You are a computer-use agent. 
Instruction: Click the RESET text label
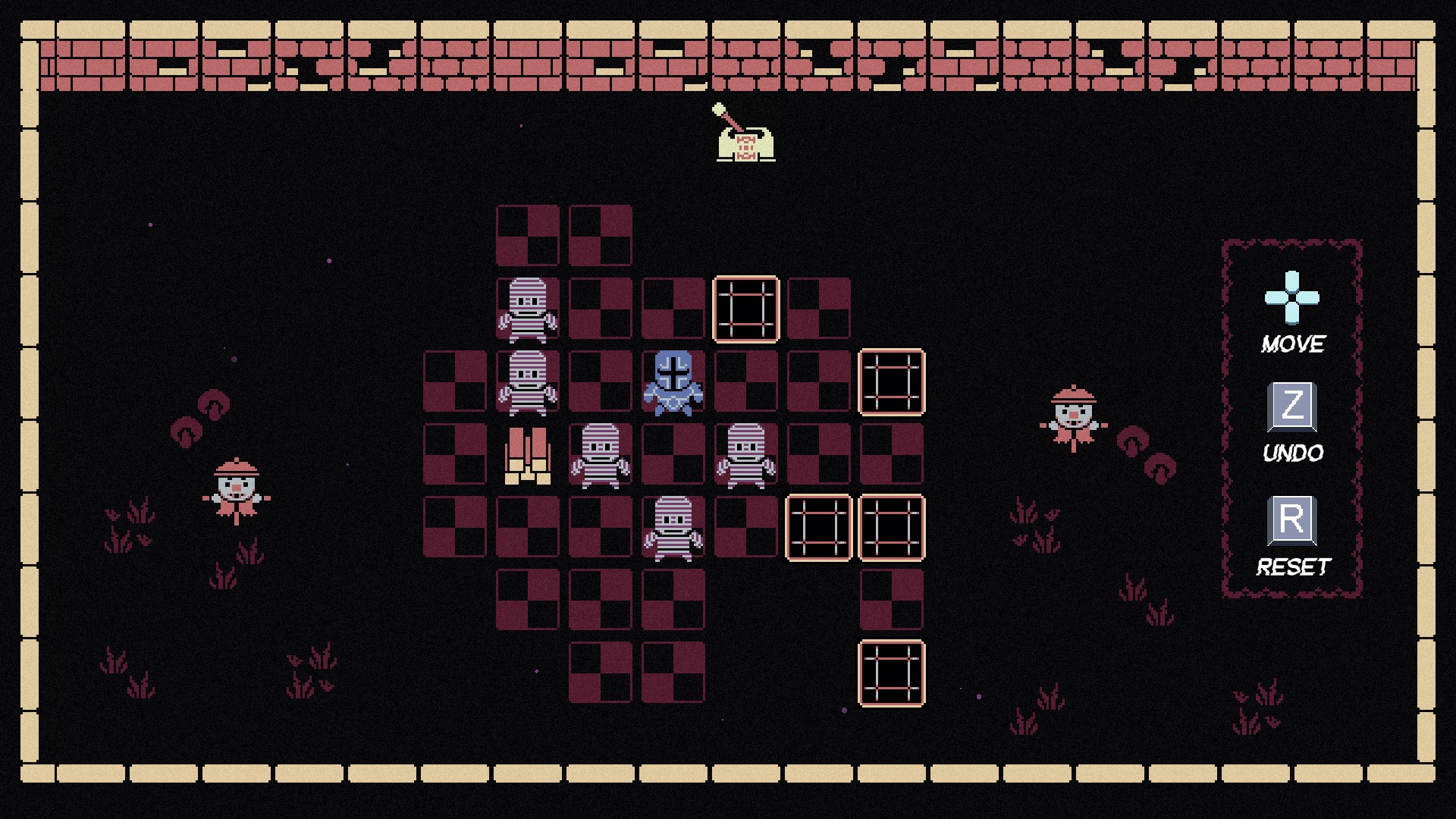point(1293,564)
